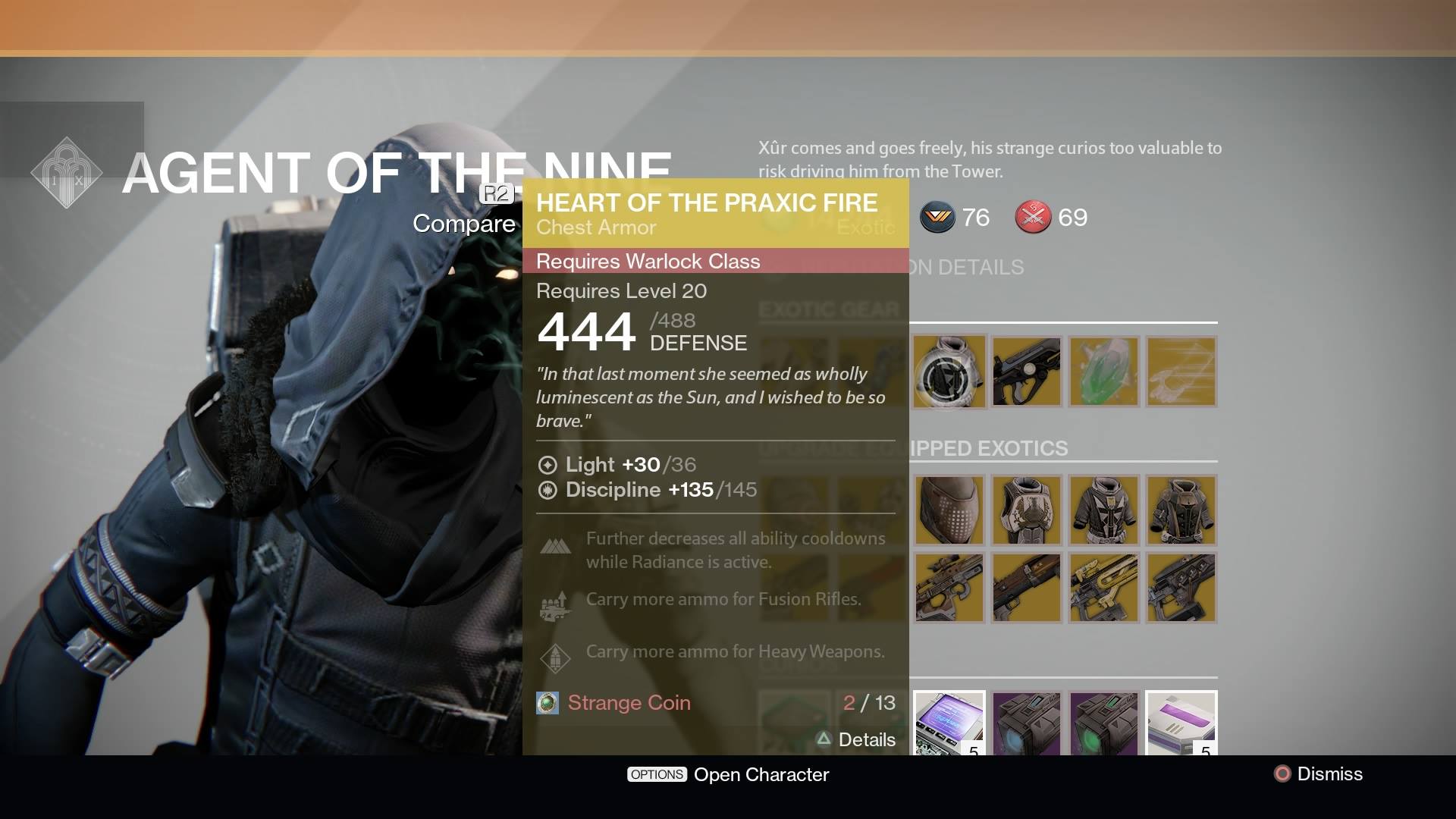
Task: Select the yellow fusion rifle in Equipped Exotics
Action: pyautogui.click(x=1103, y=588)
